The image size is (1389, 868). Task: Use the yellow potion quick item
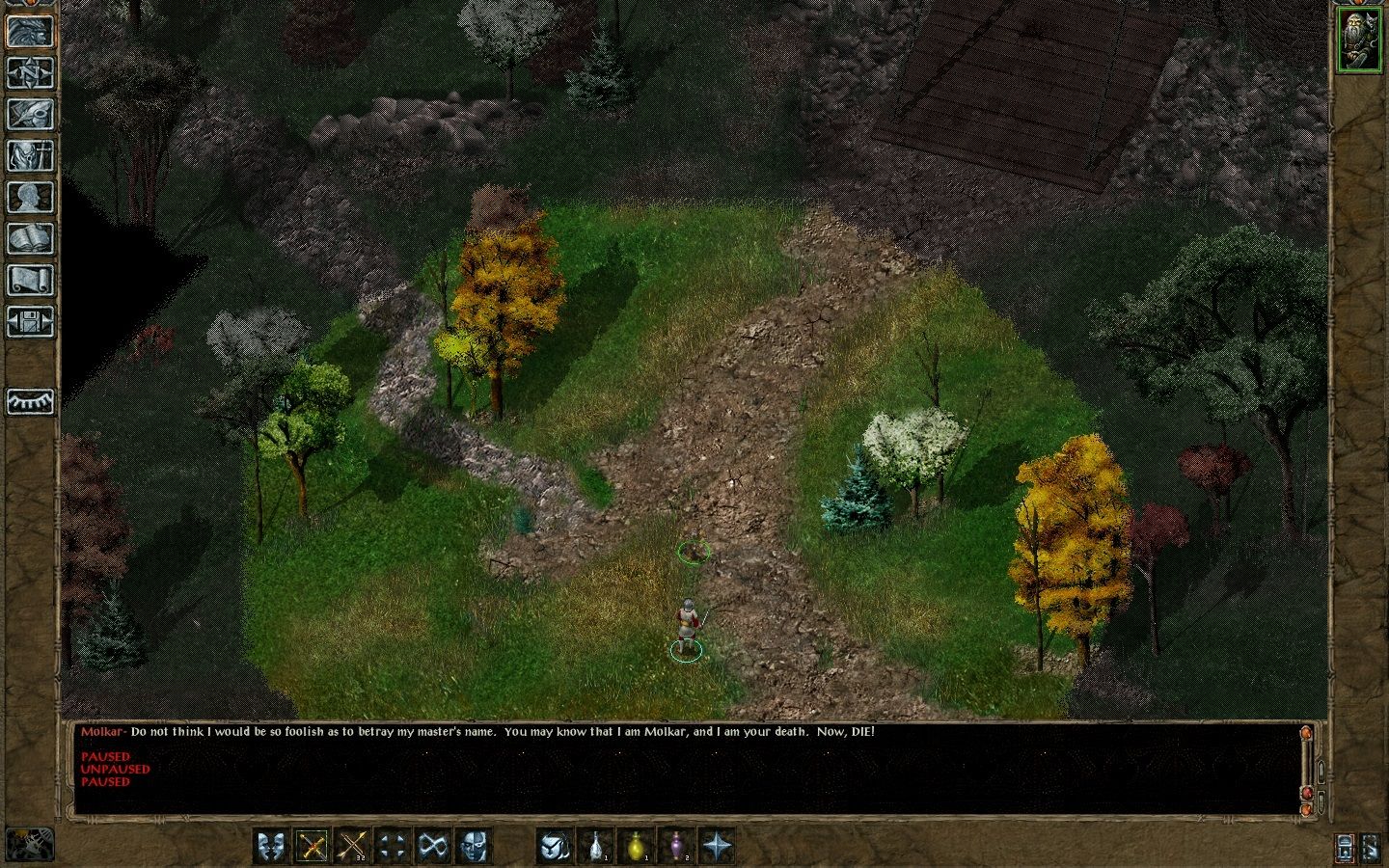click(x=637, y=847)
